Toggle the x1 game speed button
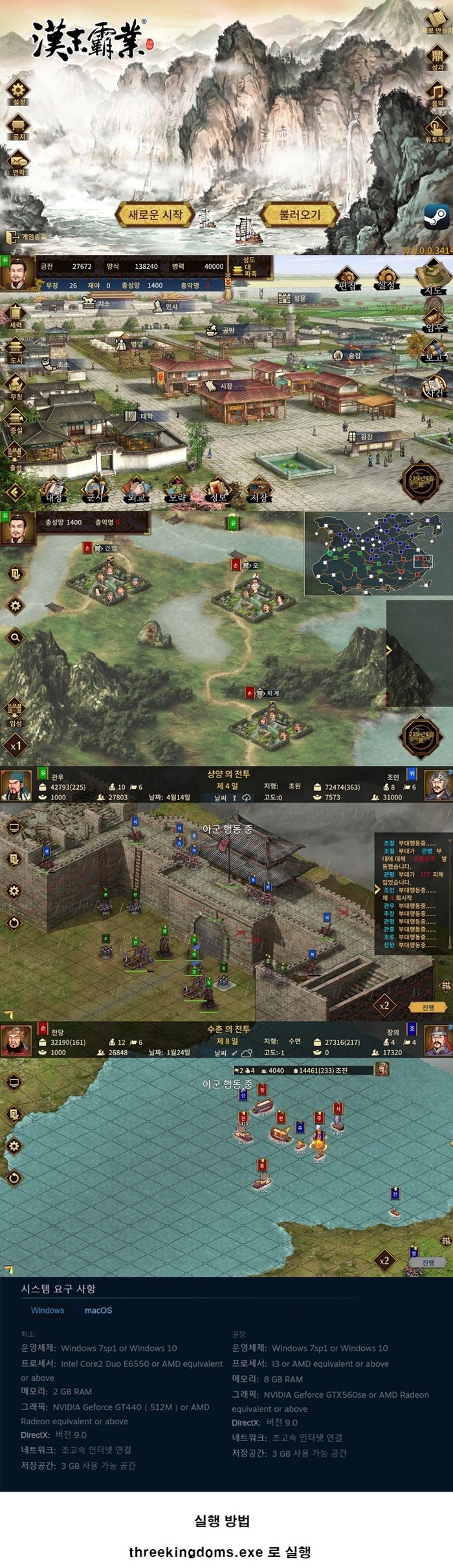The image size is (453, 1568). pos(16,746)
